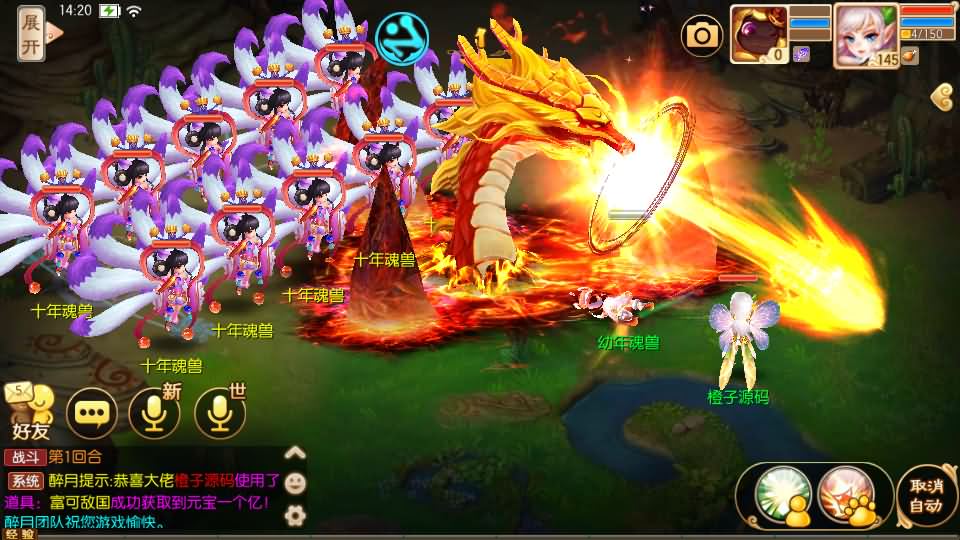Image resolution: width=960 pixels, height=540 pixels.
Task: Expand the chat log with the up arrow
Action: coord(295,452)
